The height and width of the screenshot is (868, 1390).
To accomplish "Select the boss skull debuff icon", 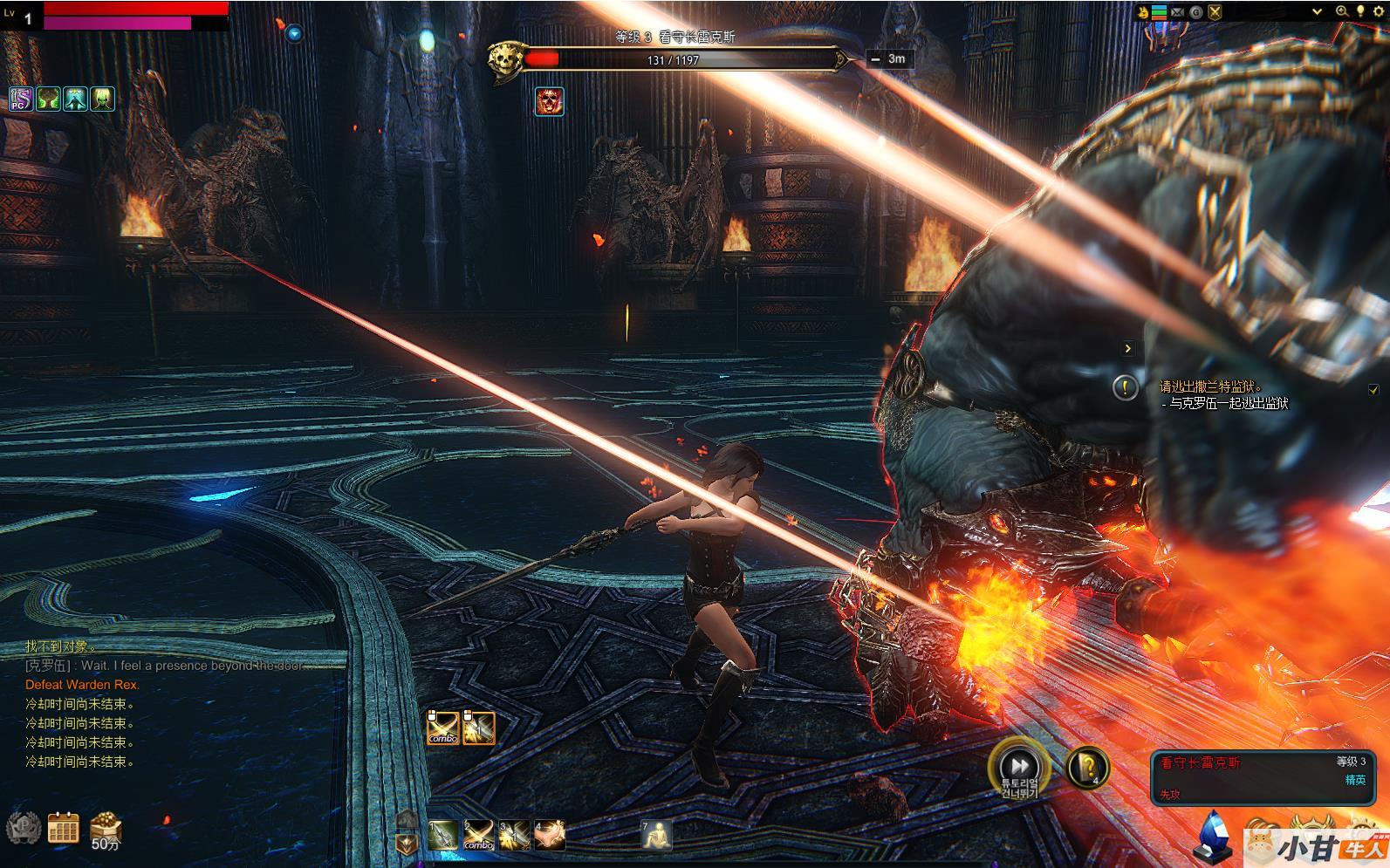I will (549, 101).
